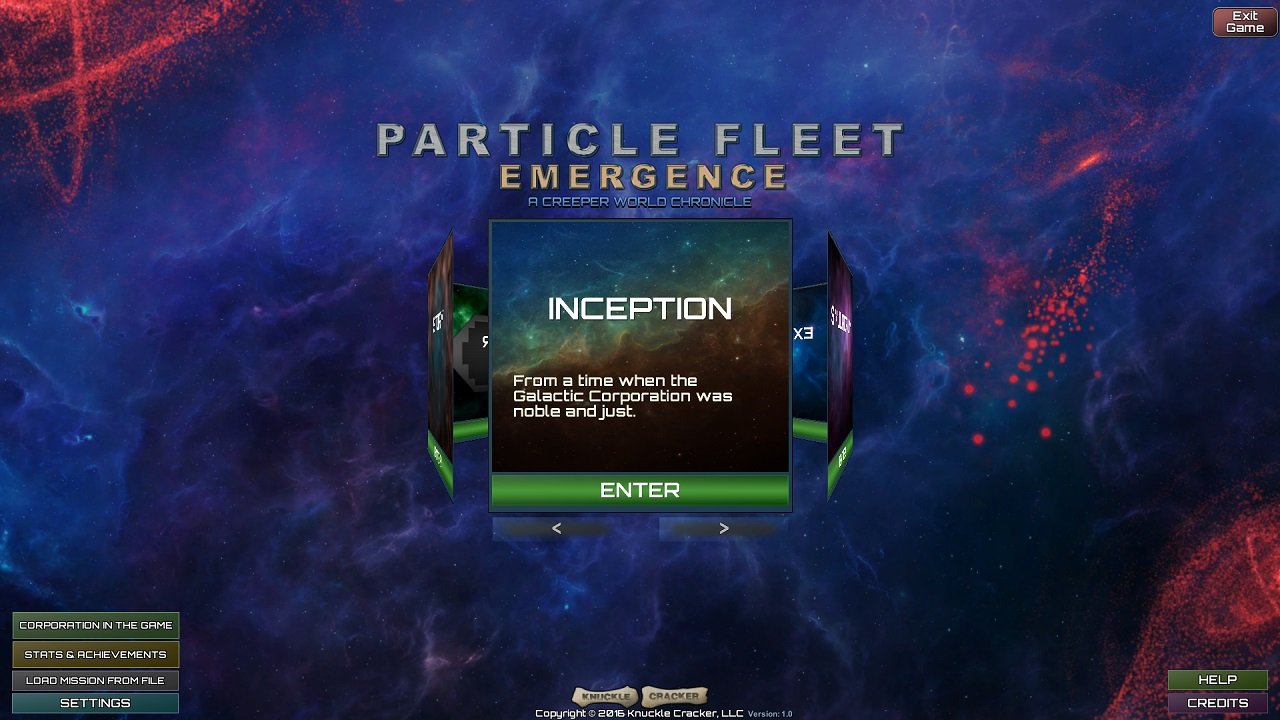
Task: Enter the Inception campaign
Action: (640, 490)
